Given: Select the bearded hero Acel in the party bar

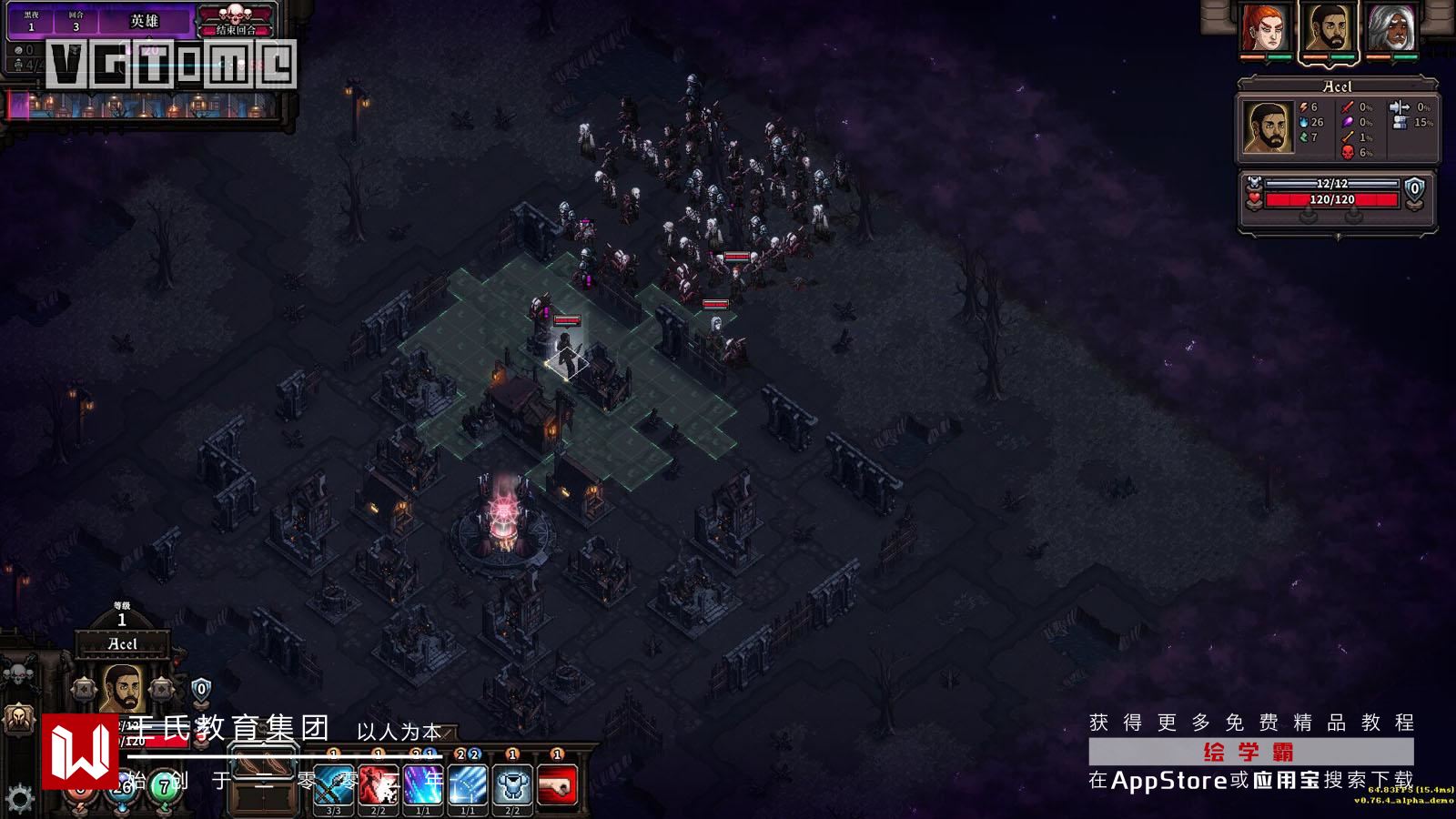Looking at the screenshot, I should (x=1329, y=30).
